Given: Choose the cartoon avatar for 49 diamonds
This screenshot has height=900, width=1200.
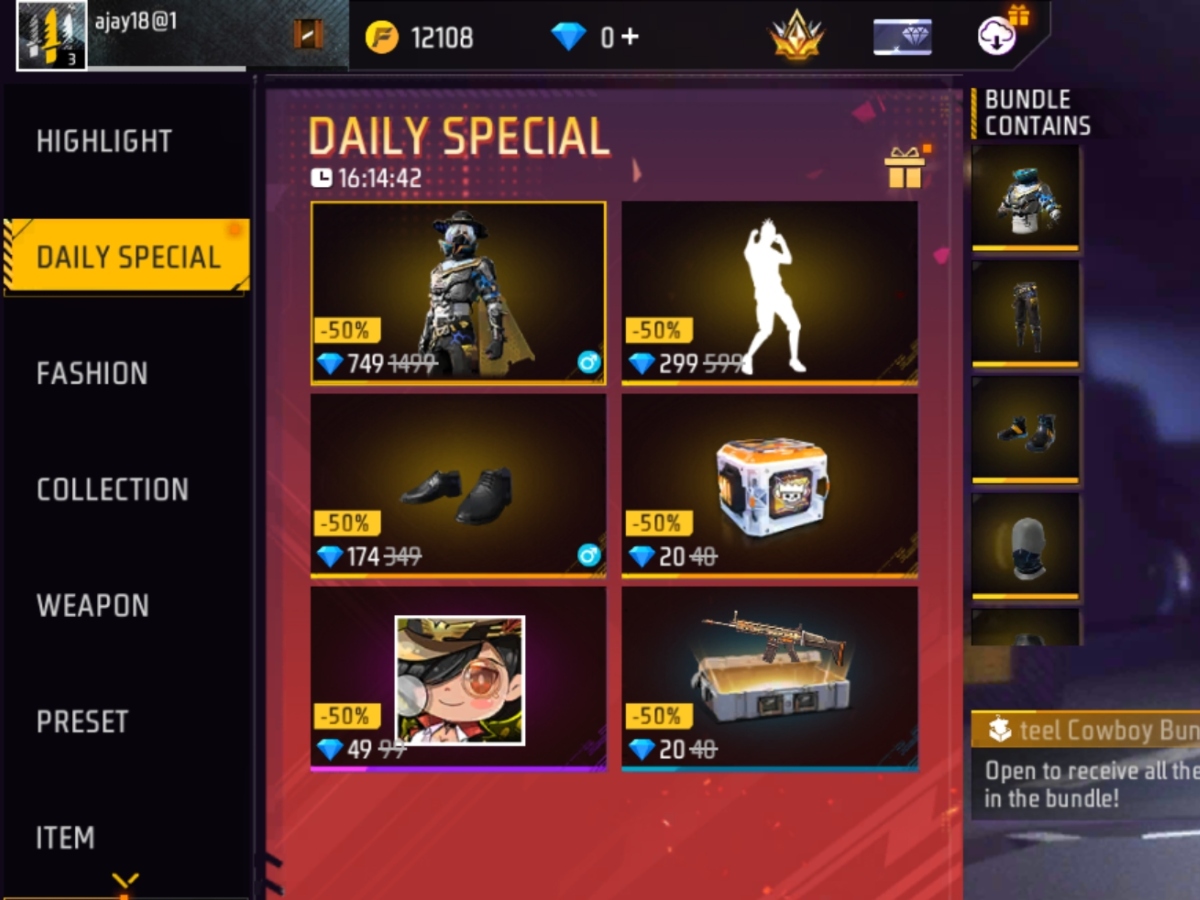Looking at the screenshot, I should [458, 679].
